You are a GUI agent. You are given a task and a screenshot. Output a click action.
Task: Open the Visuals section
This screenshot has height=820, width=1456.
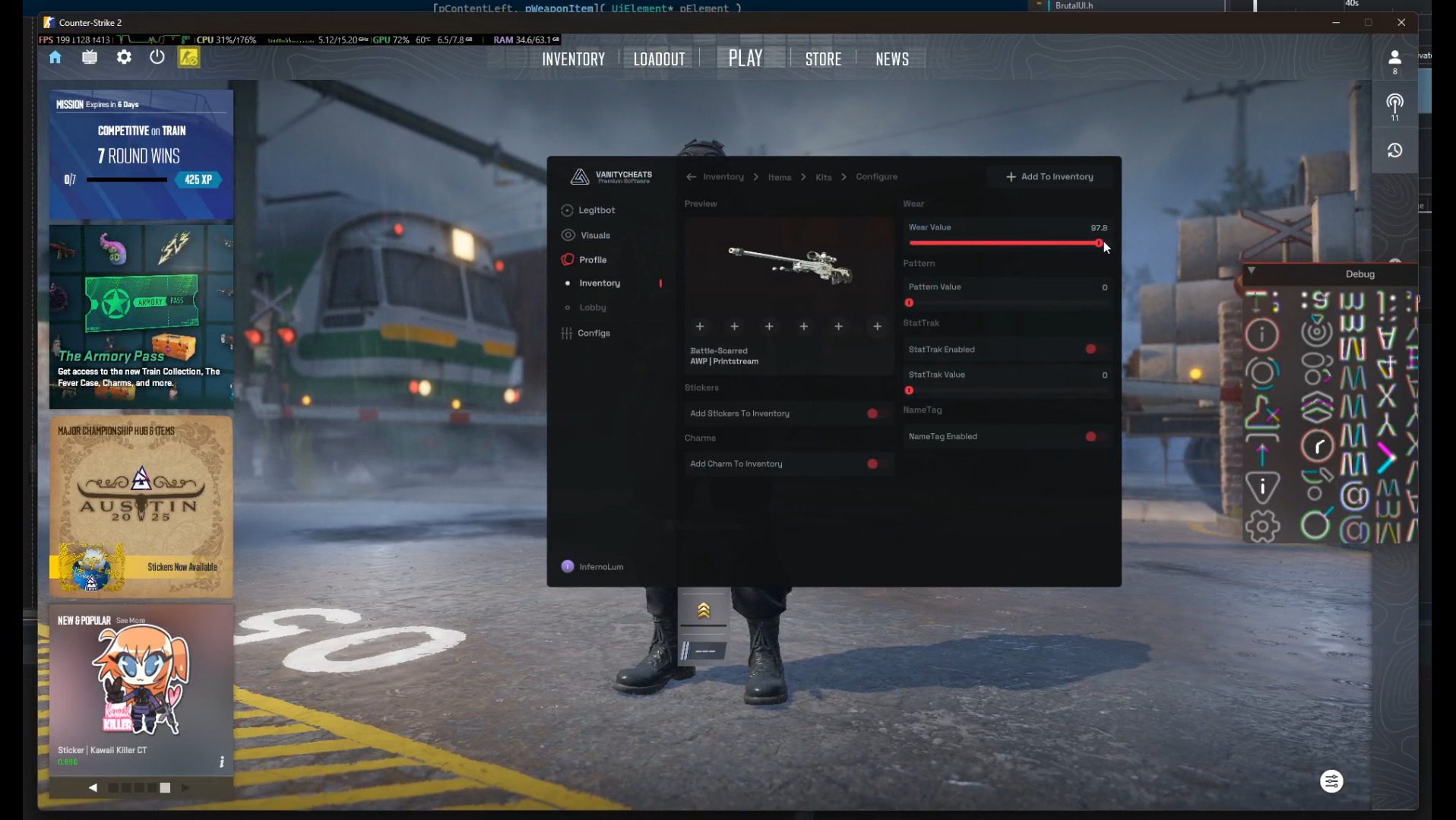(595, 236)
